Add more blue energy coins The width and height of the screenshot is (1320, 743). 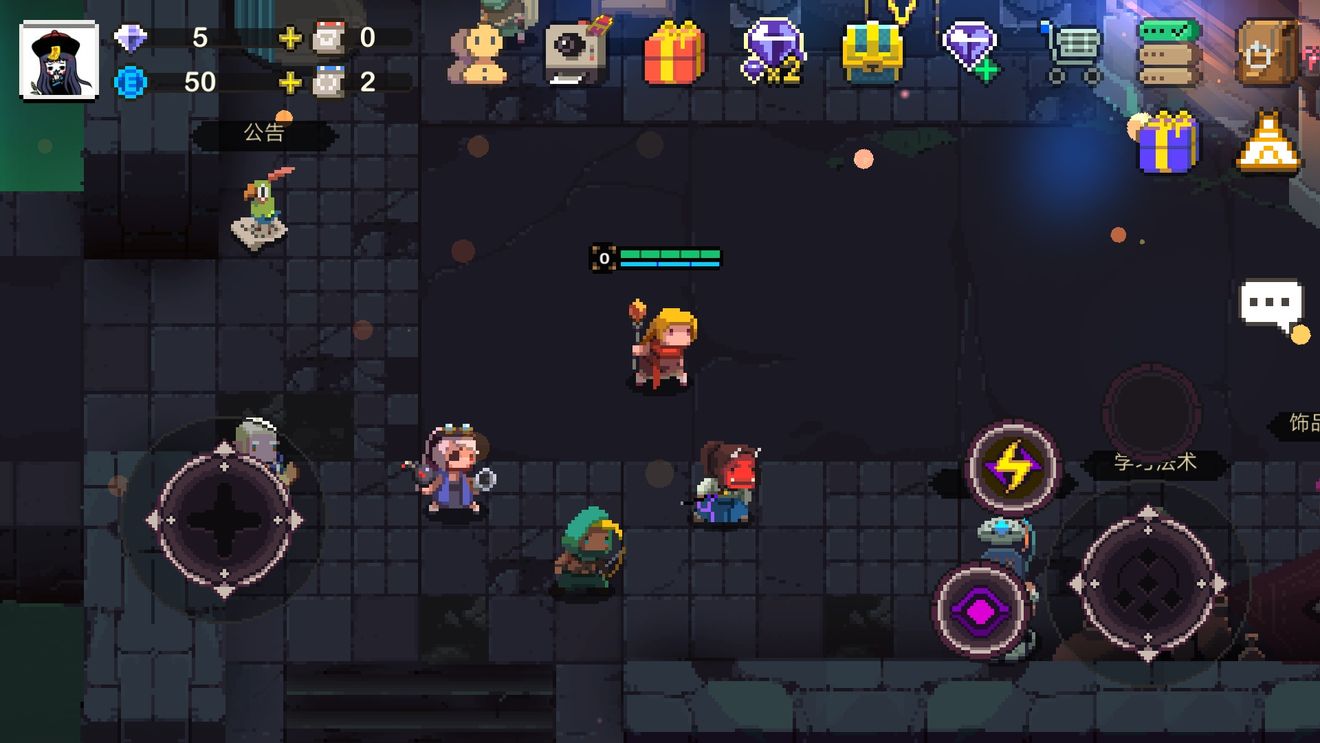290,82
